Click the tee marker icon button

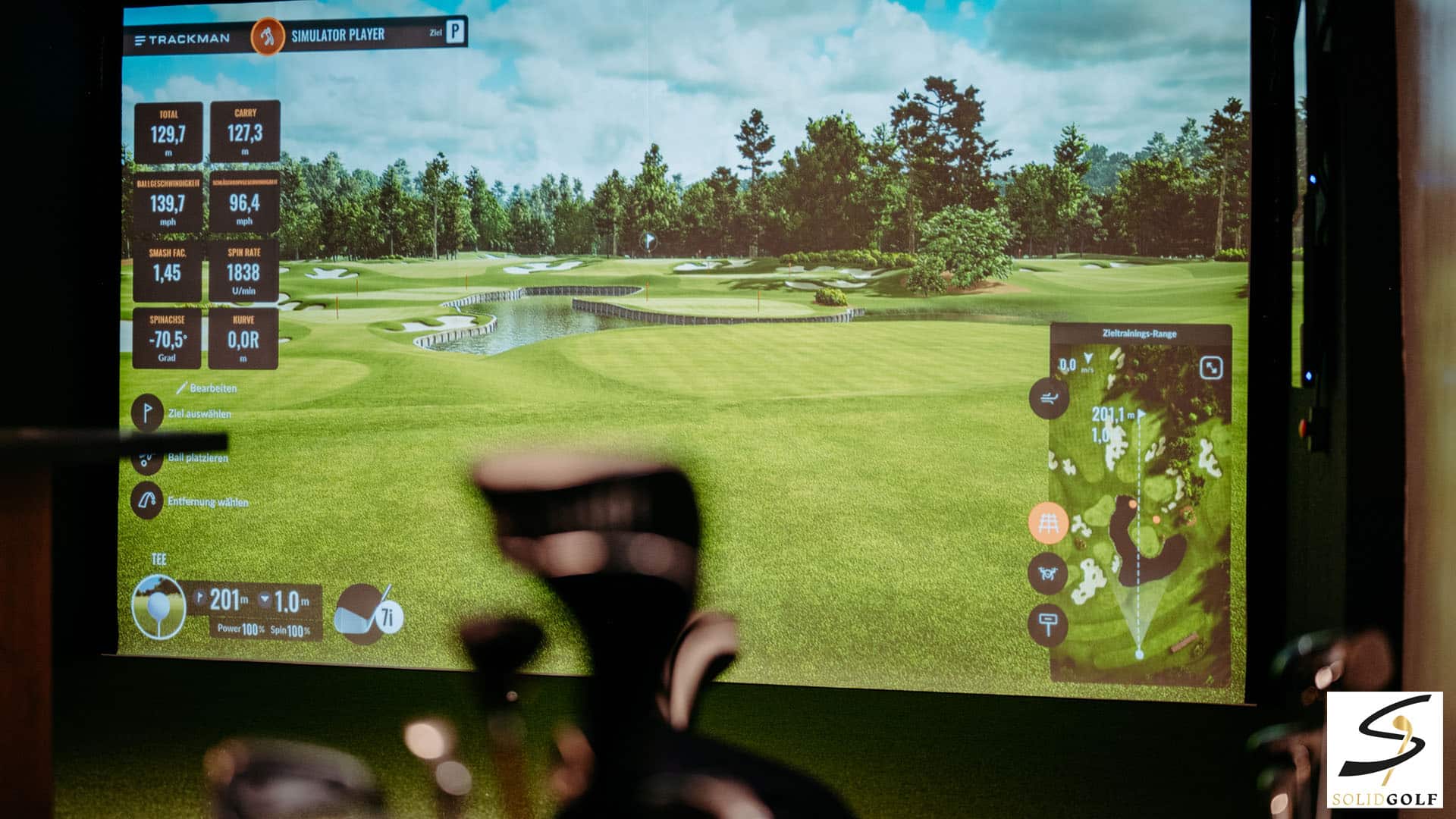pyautogui.click(x=1049, y=625)
